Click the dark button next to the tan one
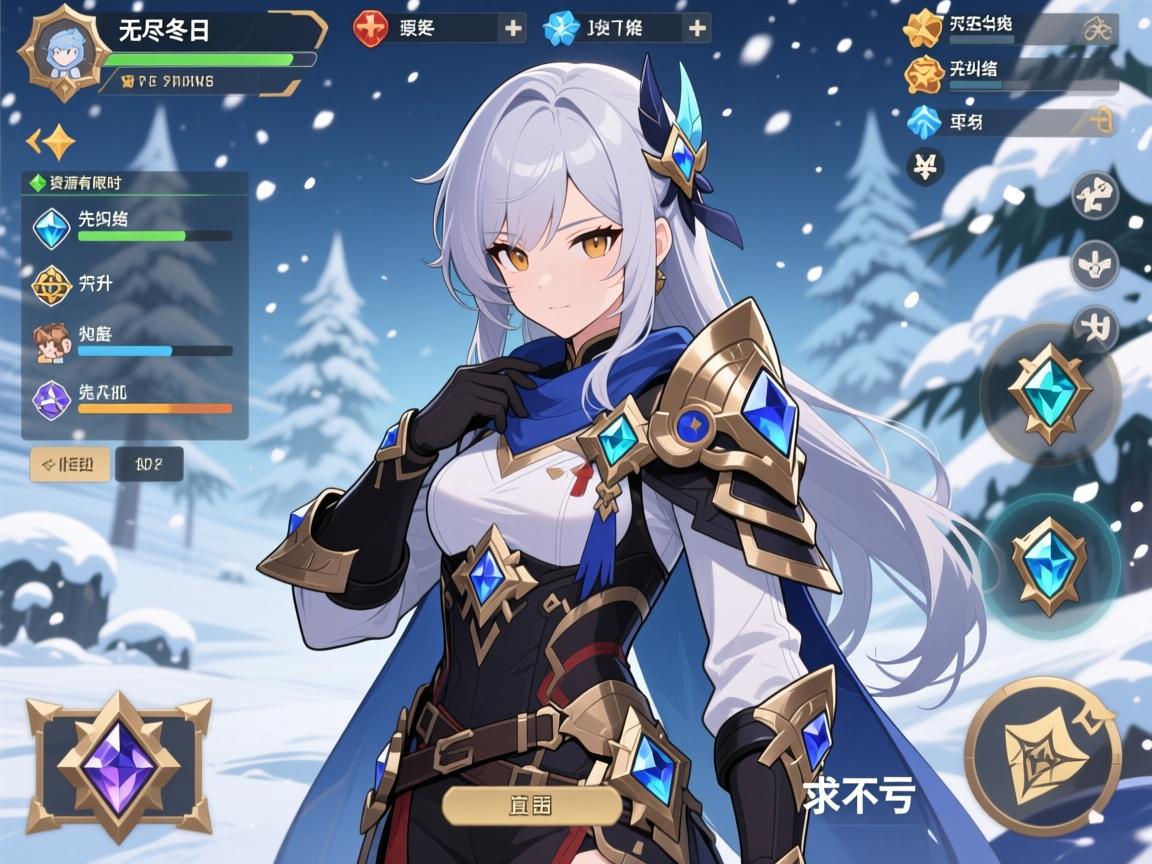Screen dimensions: 1152x864 click(149, 464)
